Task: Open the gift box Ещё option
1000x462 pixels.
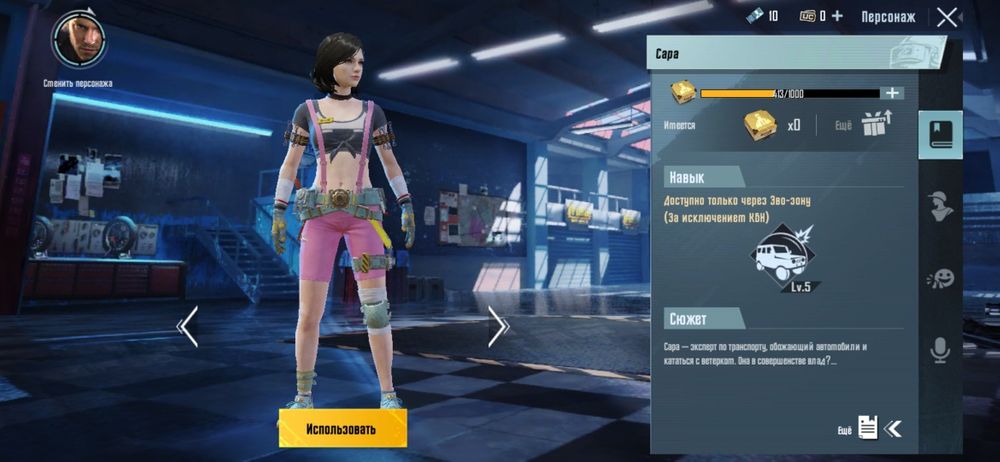Action: 876,124
